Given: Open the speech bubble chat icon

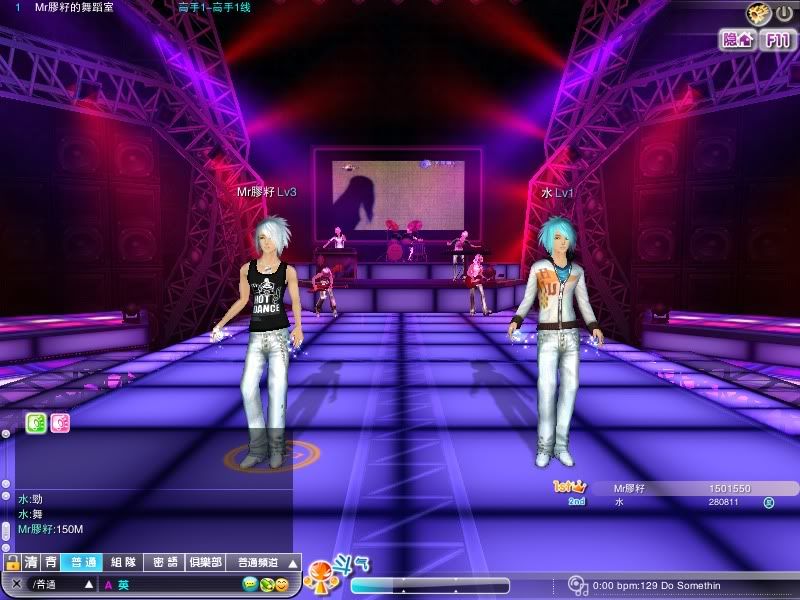Looking at the screenshot, I should (x=249, y=584).
